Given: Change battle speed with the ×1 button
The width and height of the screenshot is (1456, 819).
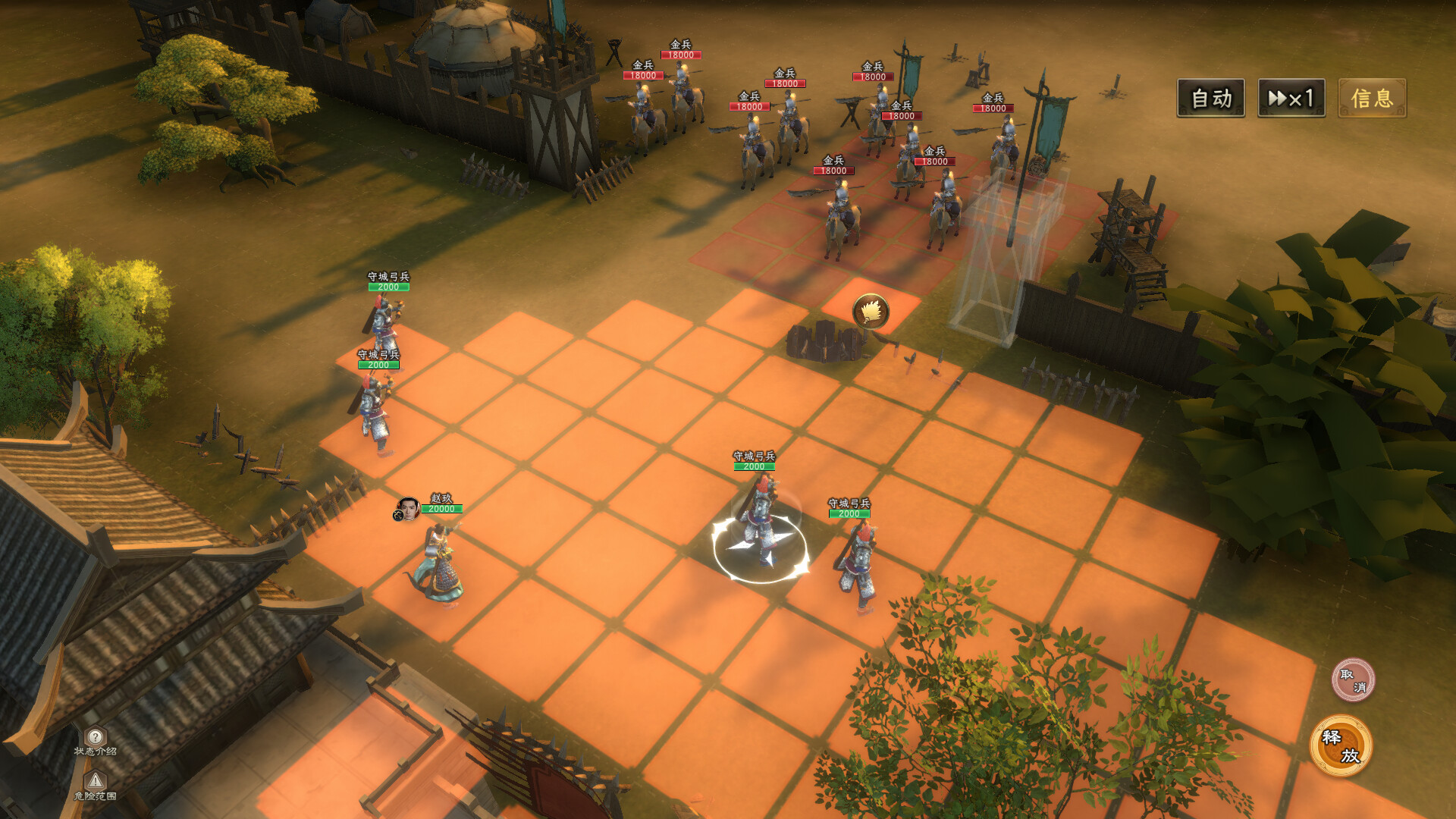Looking at the screenshot, I should 1291,98.
